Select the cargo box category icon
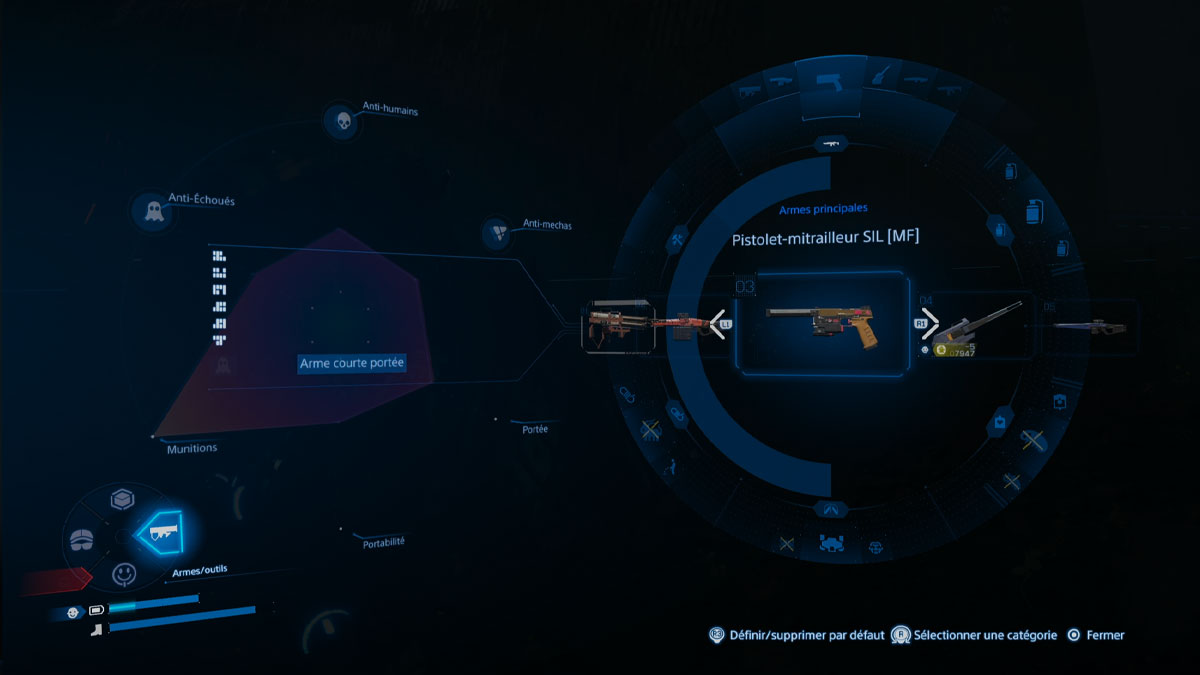 coord(122,500)
